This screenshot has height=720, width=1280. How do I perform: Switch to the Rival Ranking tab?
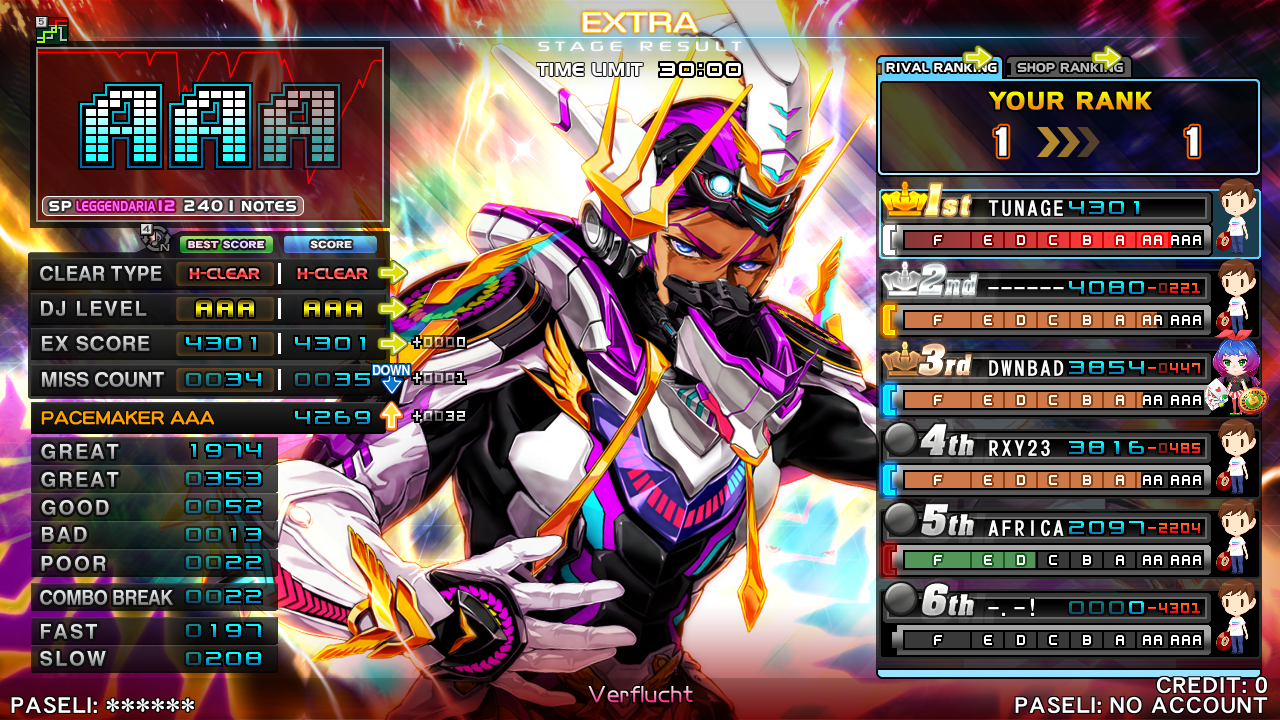click(938, 68)
